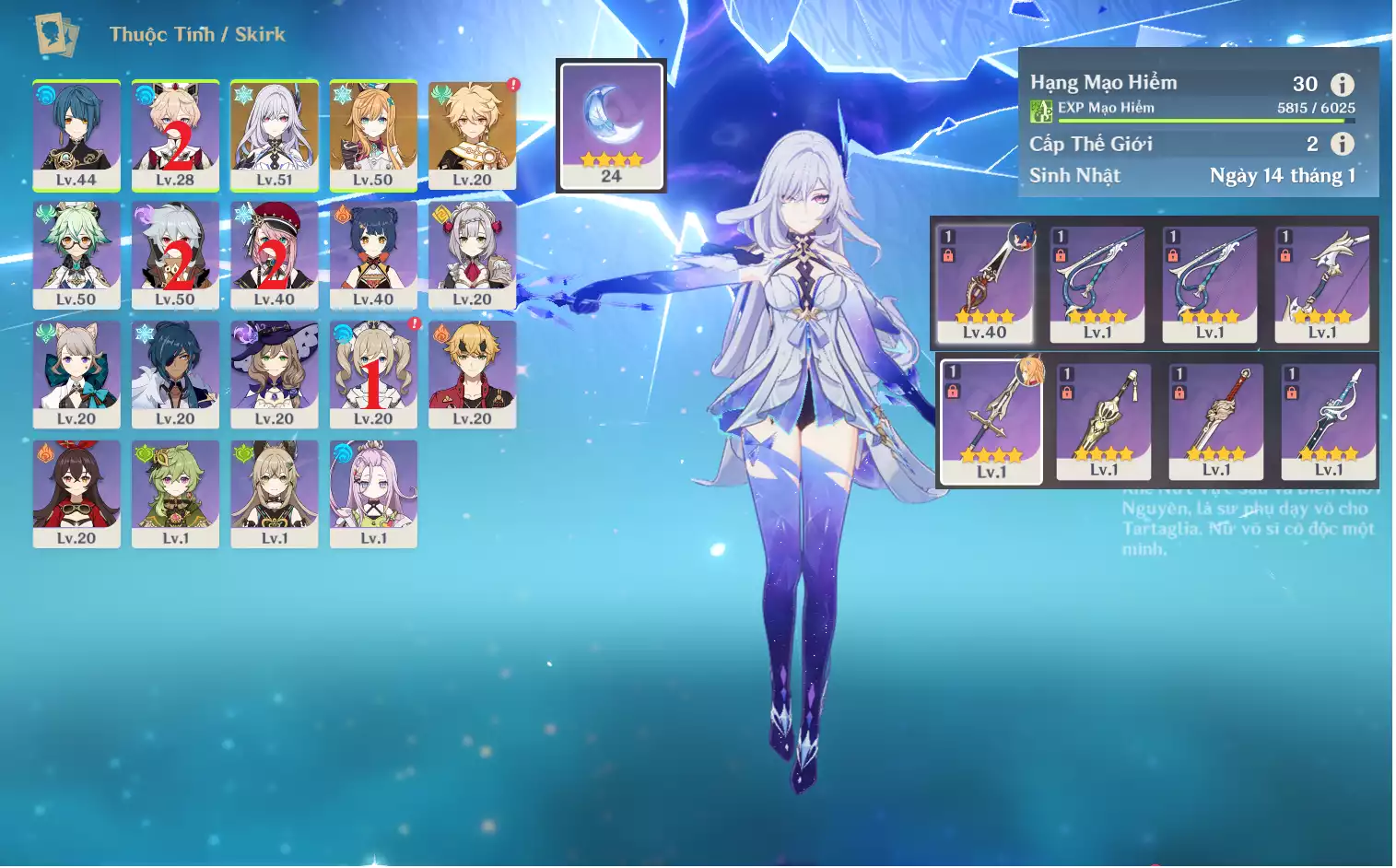Screen dimensions: 1396x868
Task: Select the Xingqiu Lv.44 character portrait
Action: [76, 135]
